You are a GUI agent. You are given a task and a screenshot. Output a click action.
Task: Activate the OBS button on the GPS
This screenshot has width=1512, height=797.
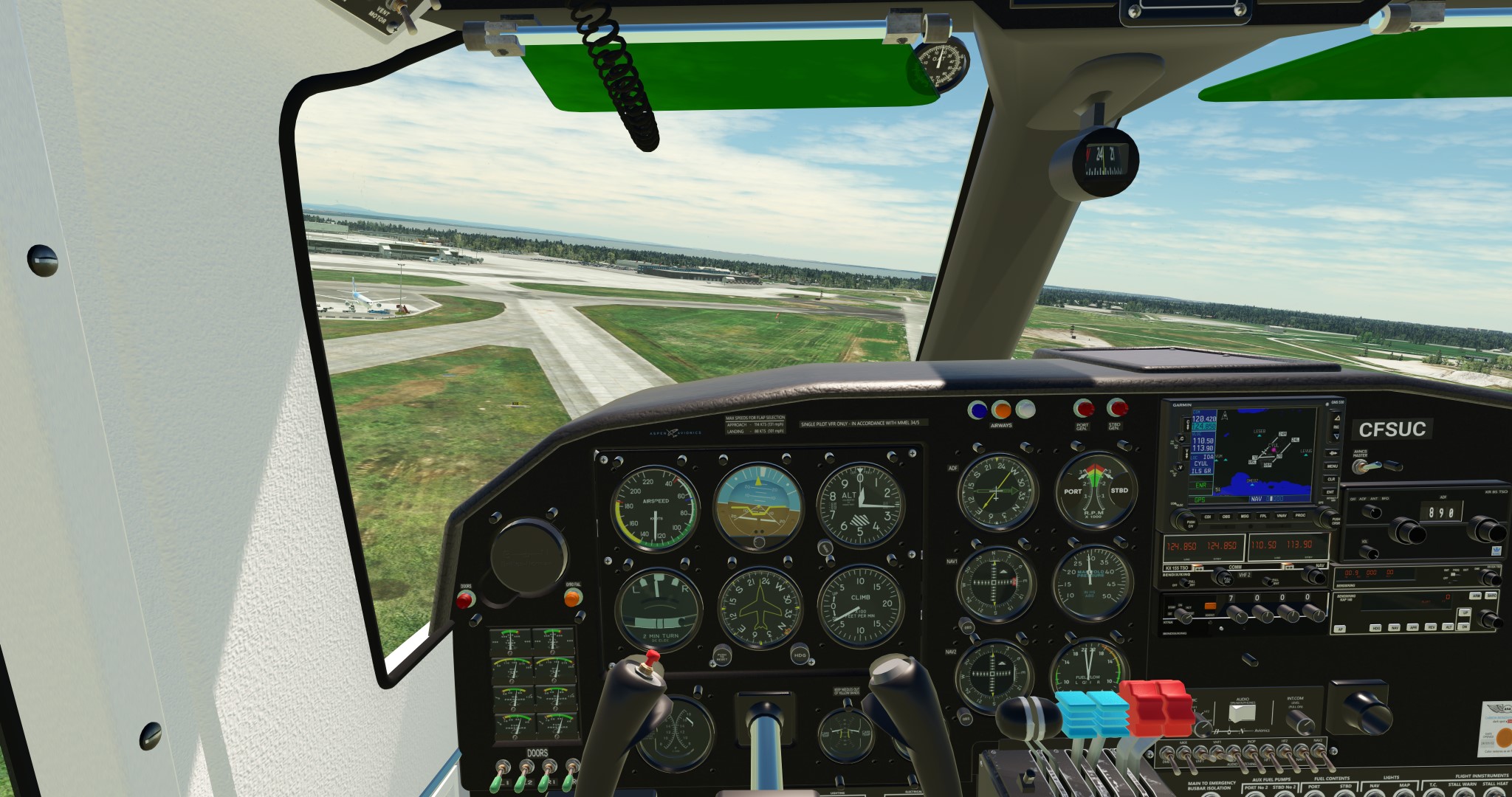pyautogui.click(x=1226, y=517)
